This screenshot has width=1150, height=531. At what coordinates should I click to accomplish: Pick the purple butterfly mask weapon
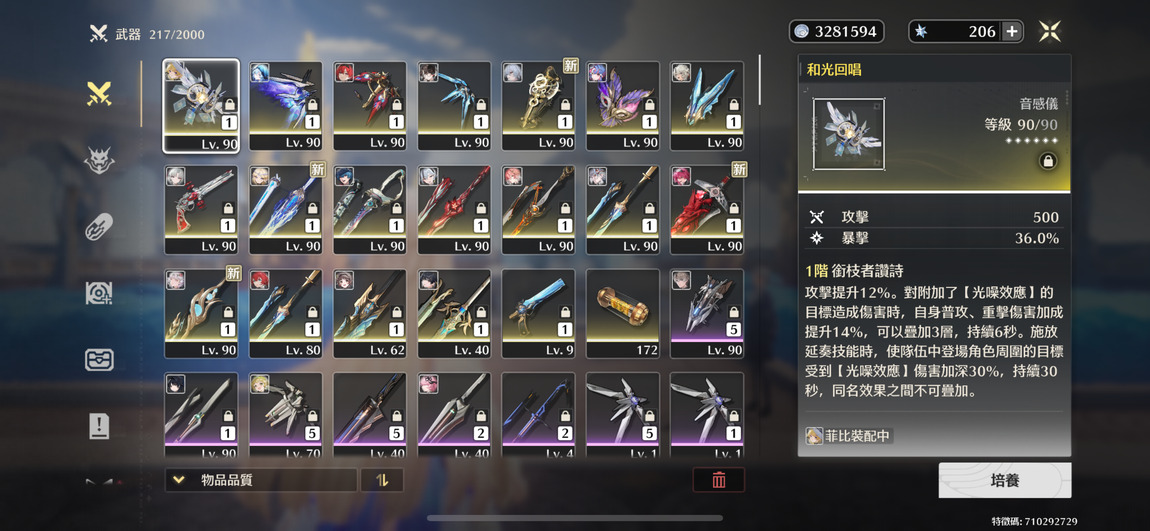tap(622, 105)
